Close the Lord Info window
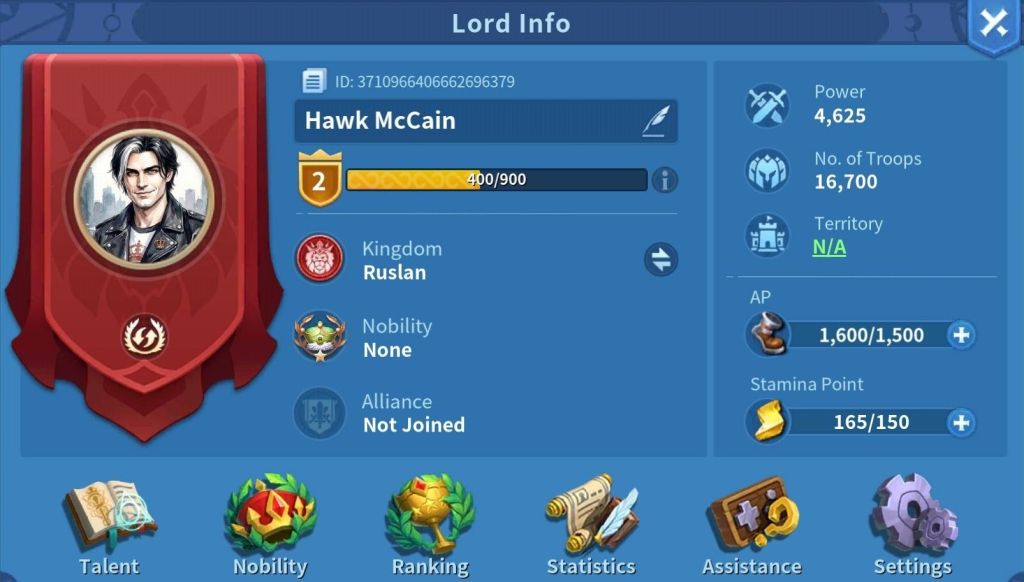This screenshot has width=1024, height=582. pyautogui.click(x=994, y=24)
